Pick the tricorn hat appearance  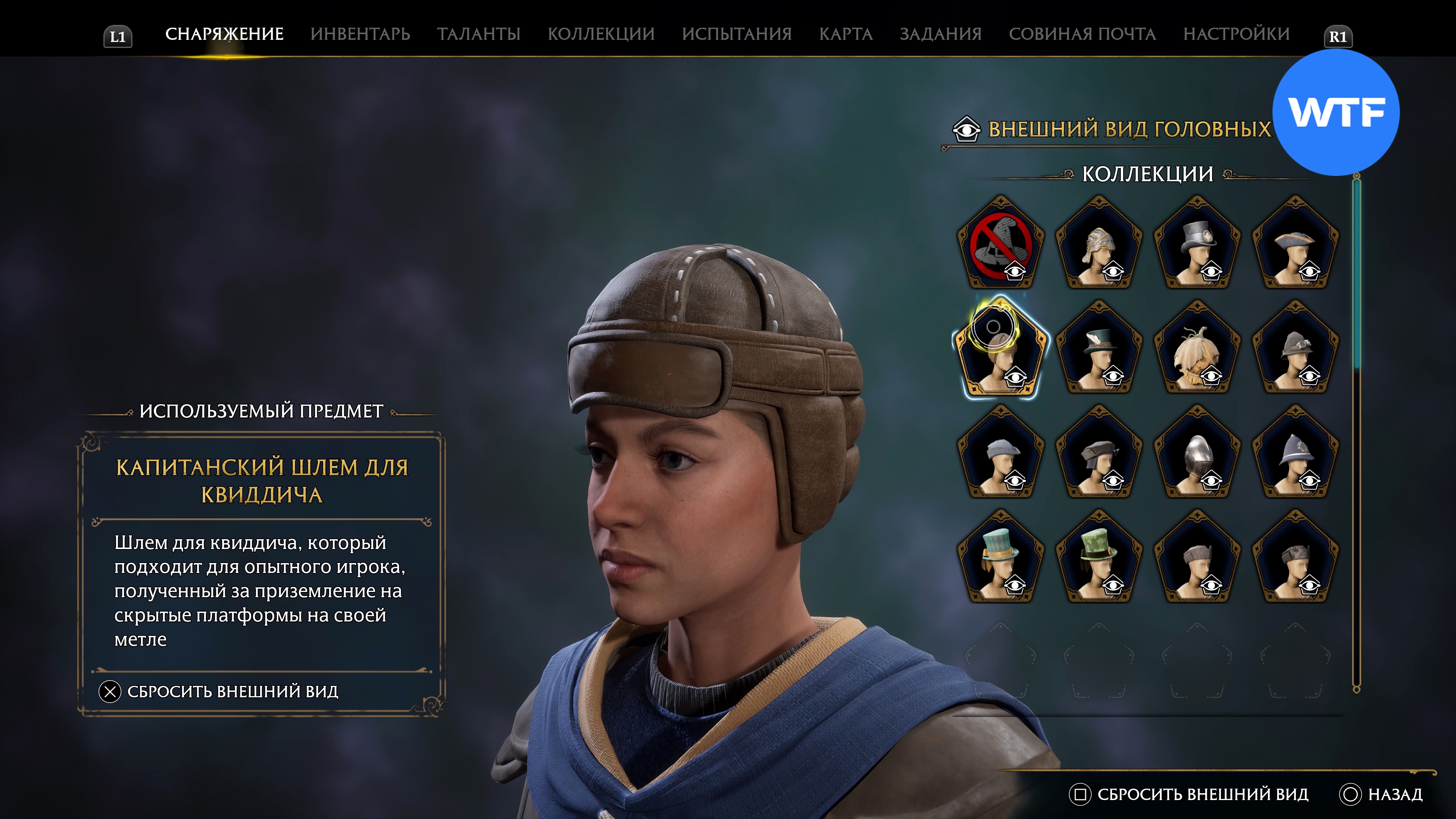click(x=1295, y=244)
